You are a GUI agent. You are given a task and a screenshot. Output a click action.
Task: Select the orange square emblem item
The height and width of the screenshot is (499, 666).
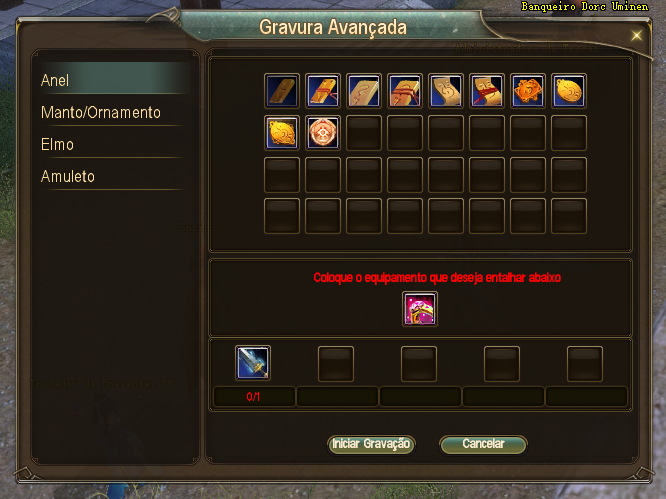pos(529,91)
